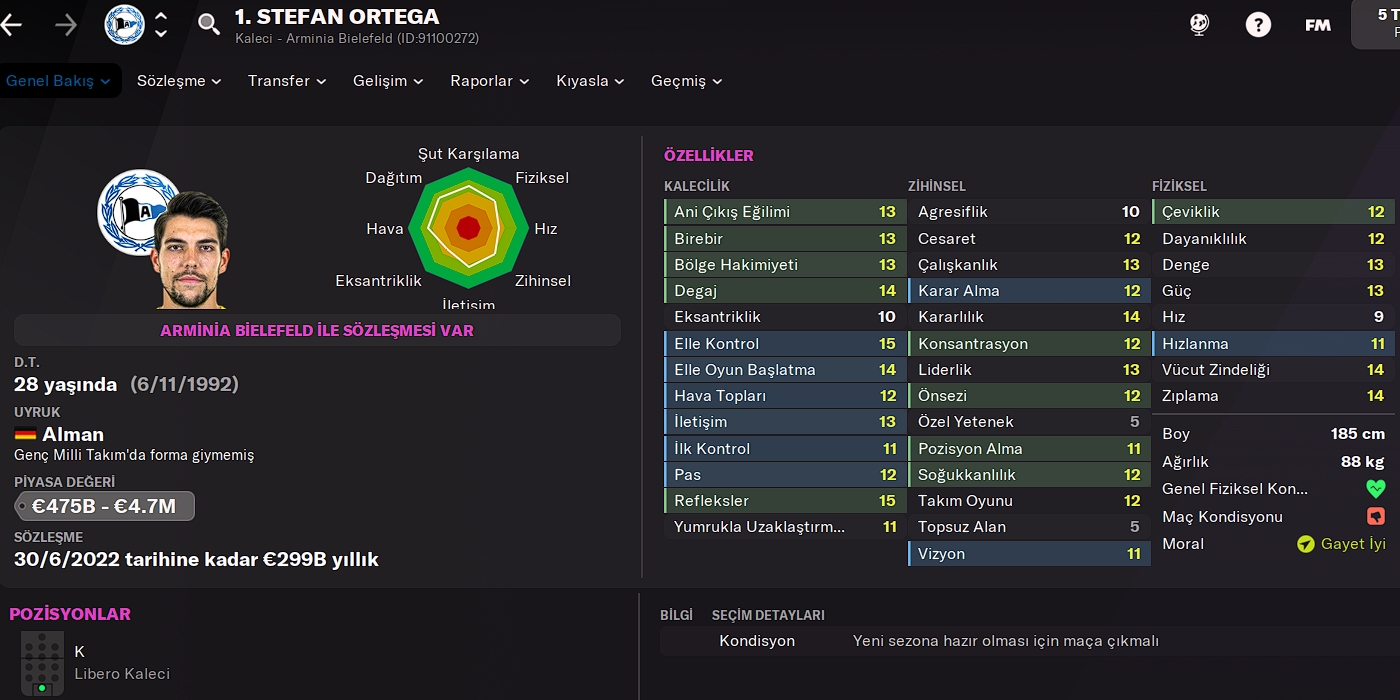Select the Refleksler attribute row

coord(785,501)
